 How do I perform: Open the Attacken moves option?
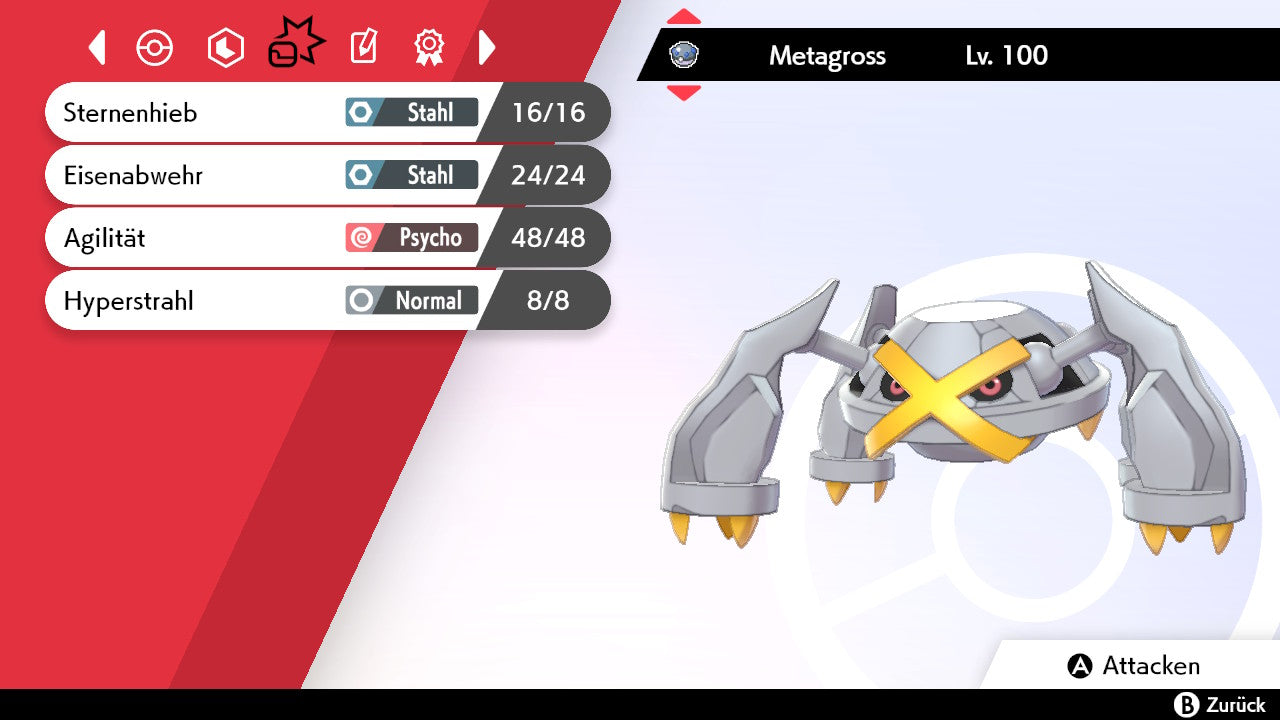tap(1135, 666)
